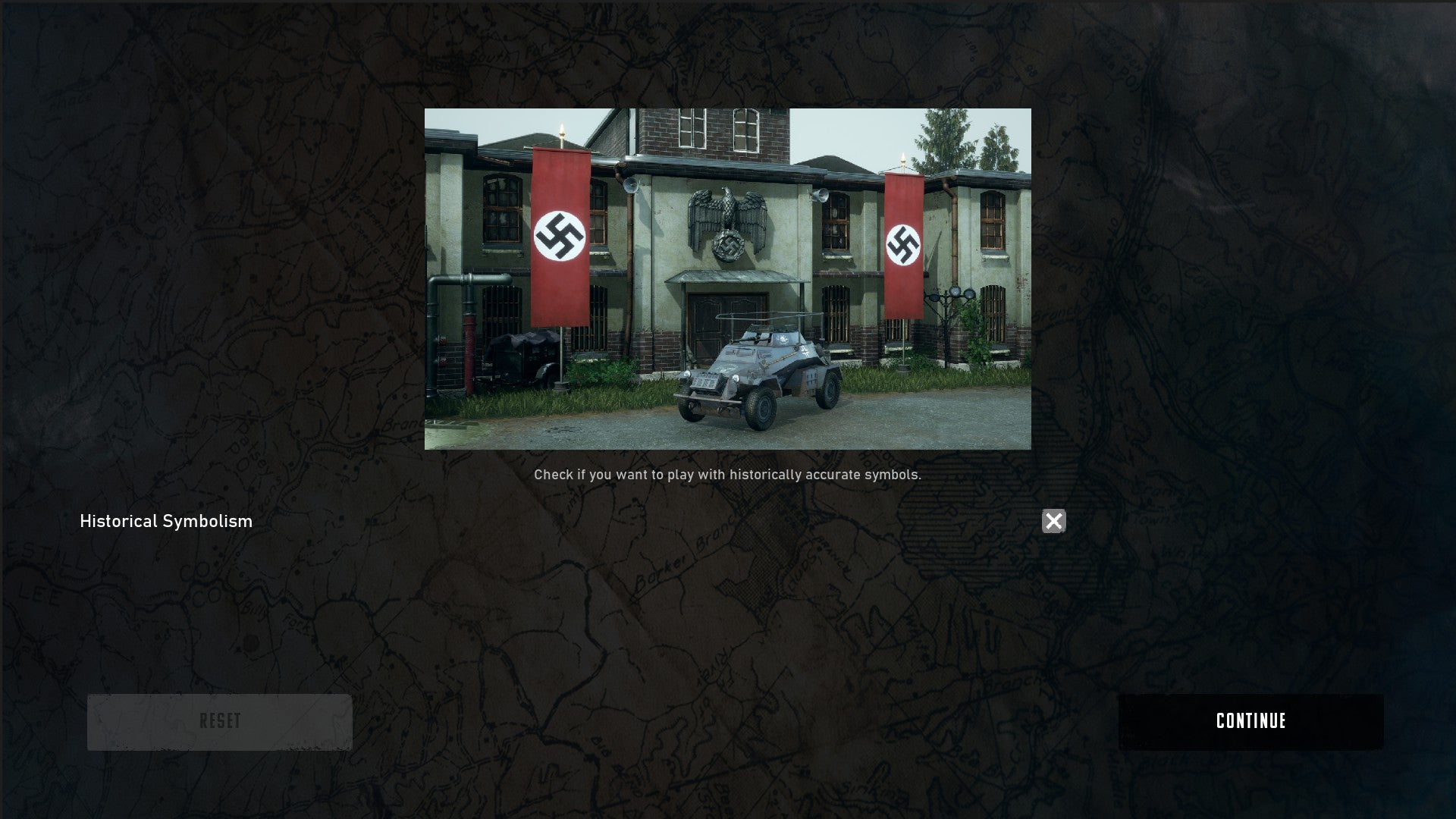Click the Continue button

tap(1250, 721)
